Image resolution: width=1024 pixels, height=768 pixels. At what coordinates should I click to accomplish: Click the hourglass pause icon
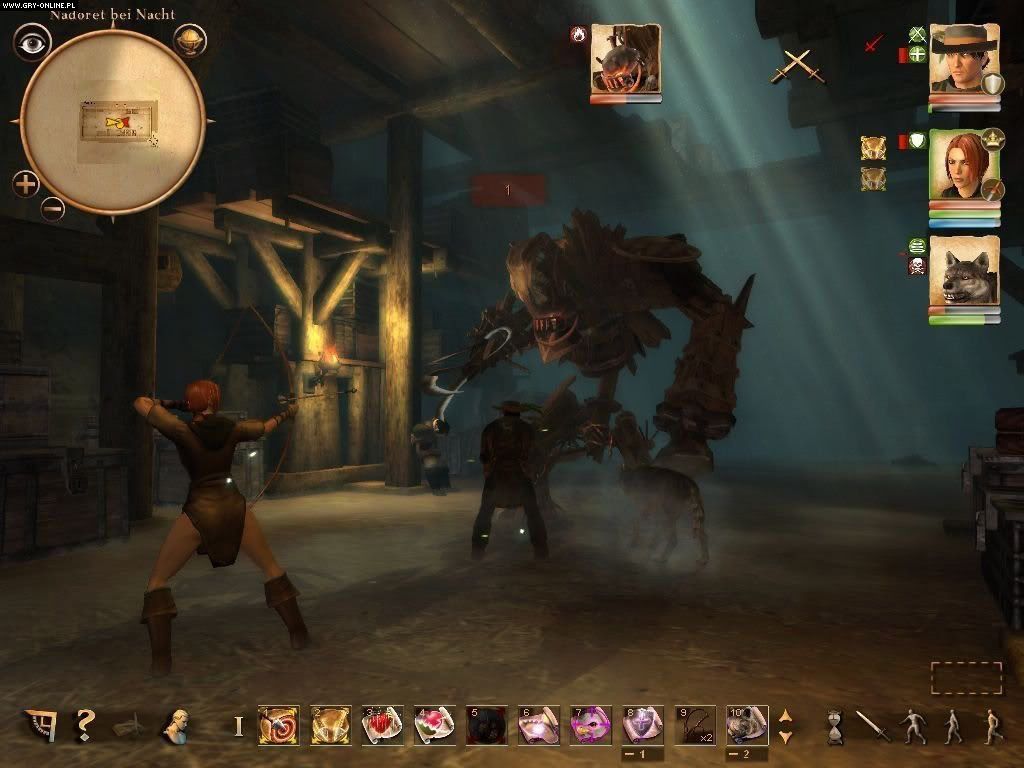(x=835, y=725)
